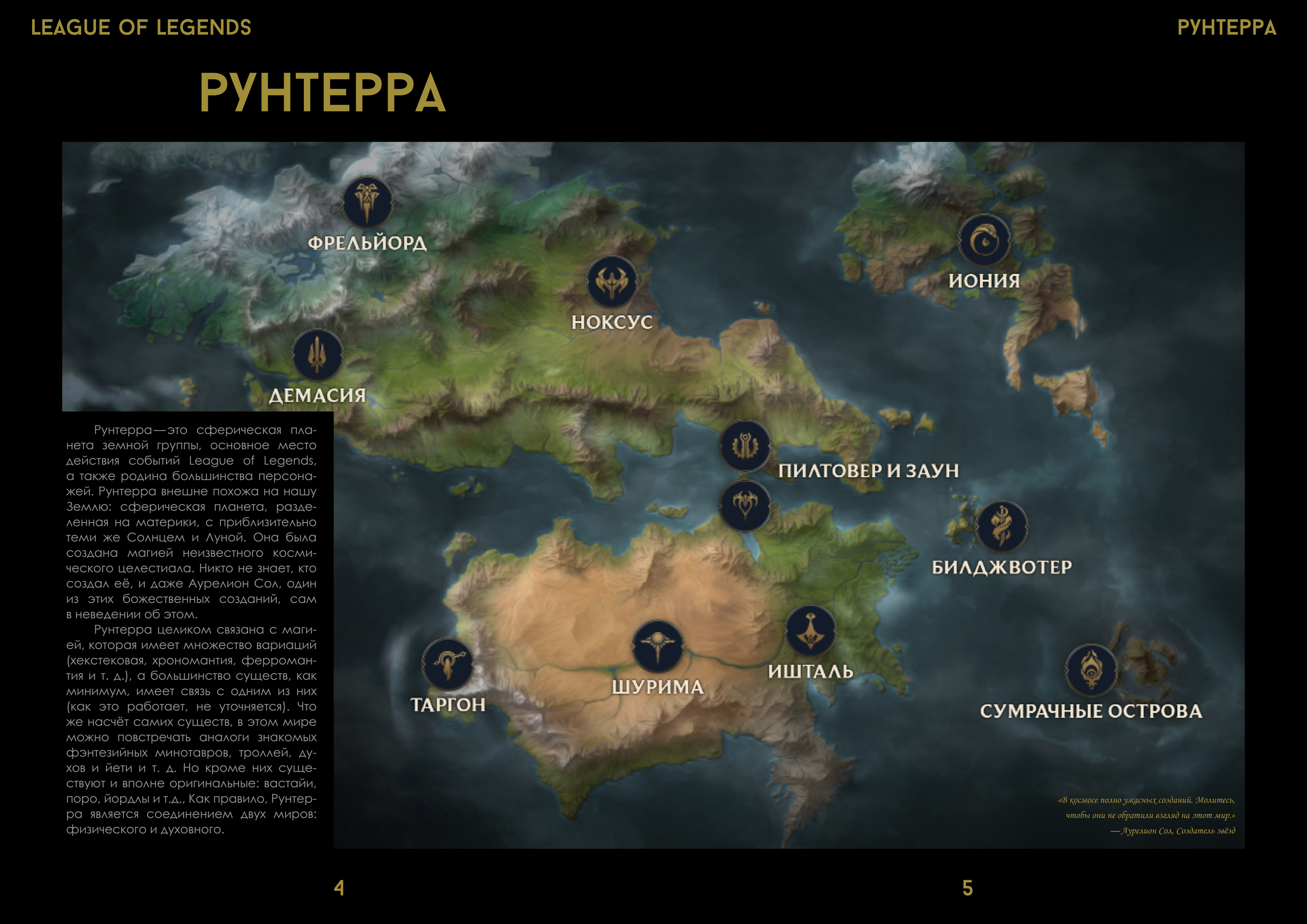Select the Шурима sun disc marker
This screenshot has width=1307, height=924.
[658, 646]
